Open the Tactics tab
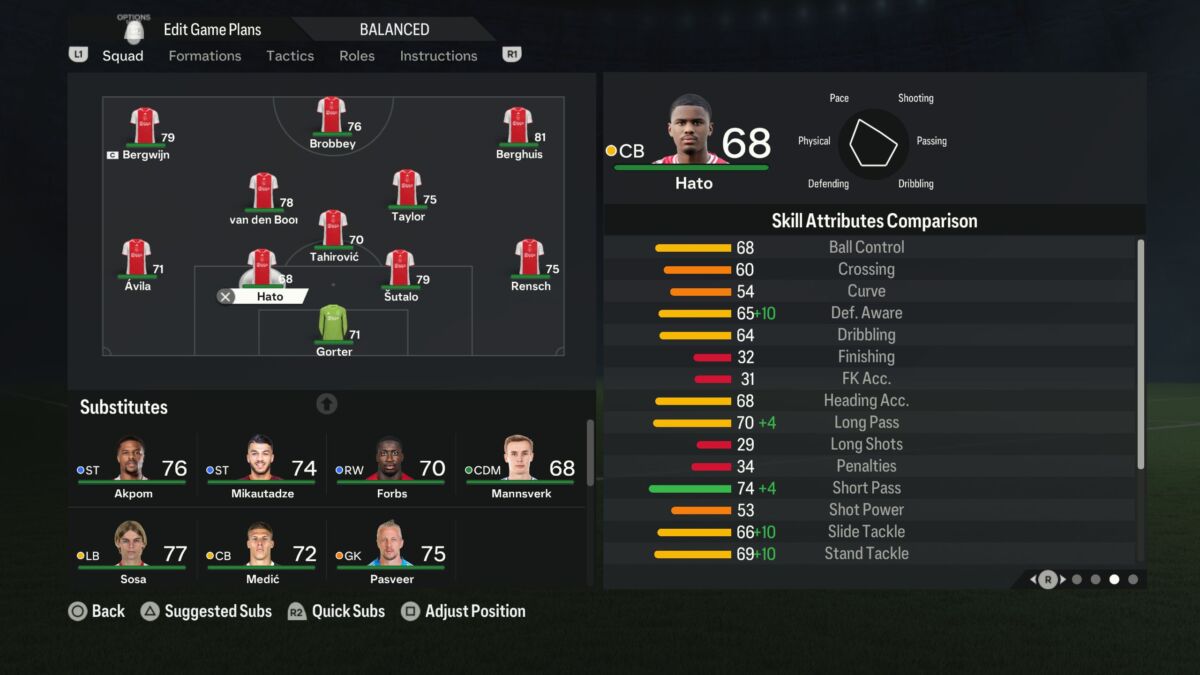1200x675 pixels. coord(290,56)
